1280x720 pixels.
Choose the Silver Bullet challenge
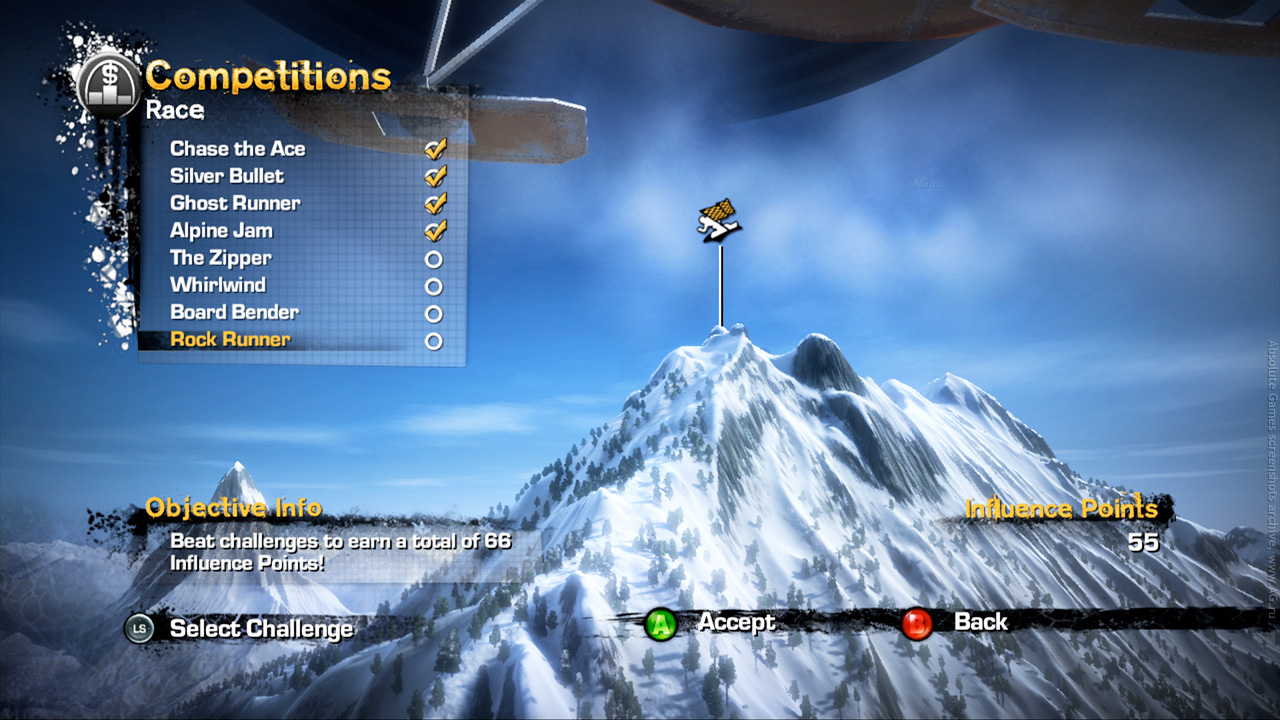227,176
